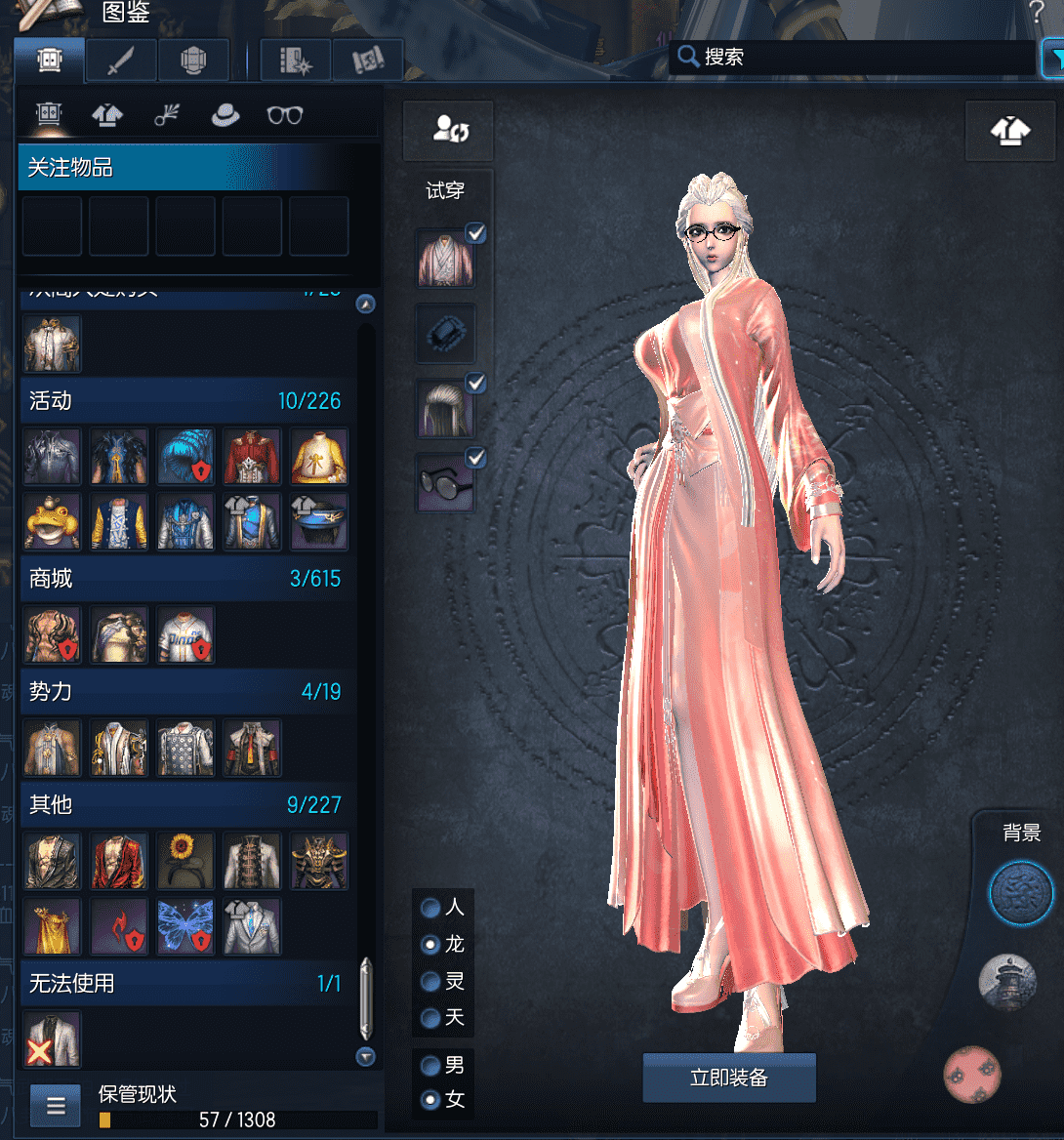This screenshot has width=1064, height=1140.
Task: Untick the pink robe try-on checkbox
Action: coord(476,232)
